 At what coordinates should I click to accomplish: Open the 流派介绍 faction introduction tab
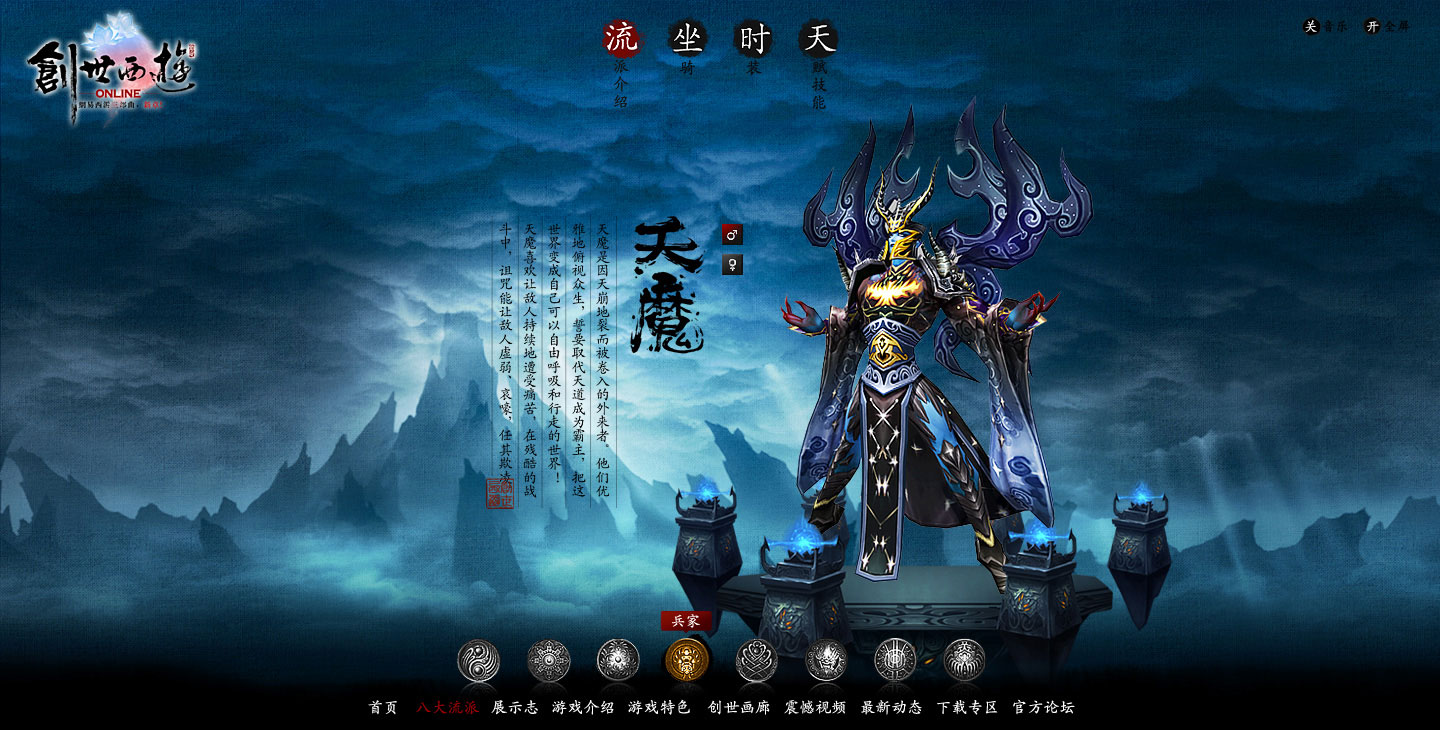click(x=621, y=40)
